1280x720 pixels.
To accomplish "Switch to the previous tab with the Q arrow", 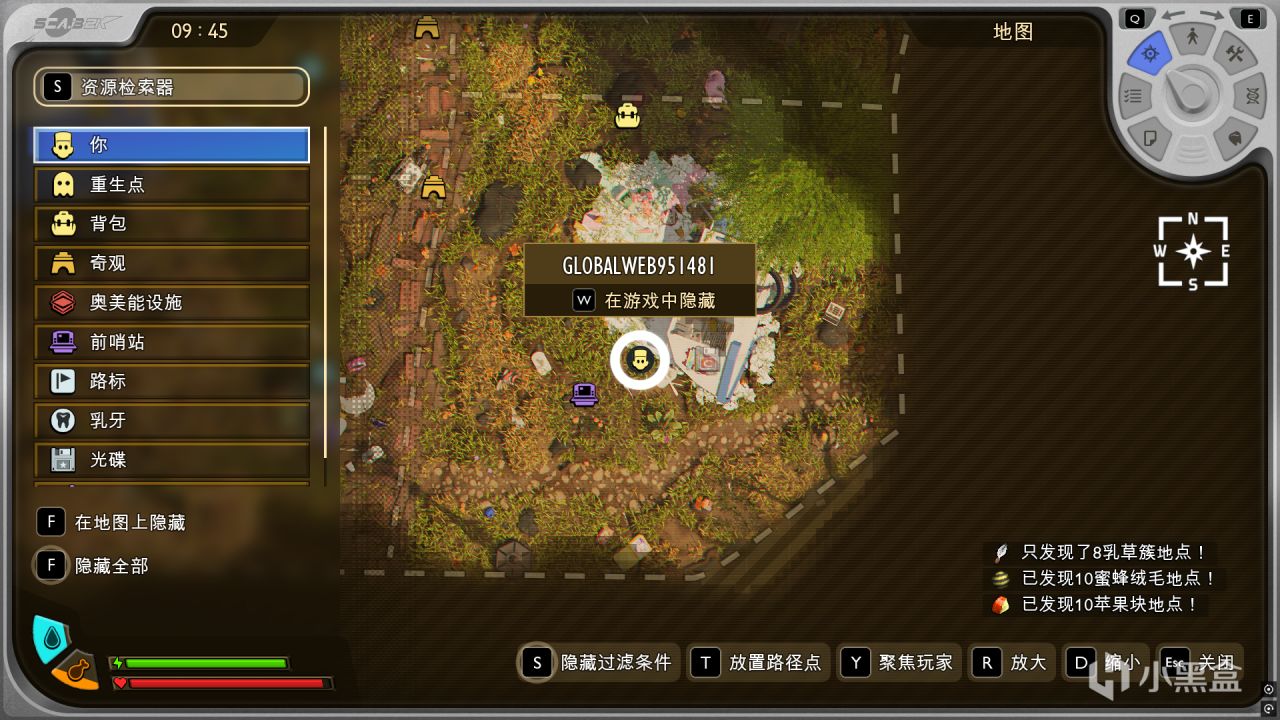I will (x=1135, y=17).
